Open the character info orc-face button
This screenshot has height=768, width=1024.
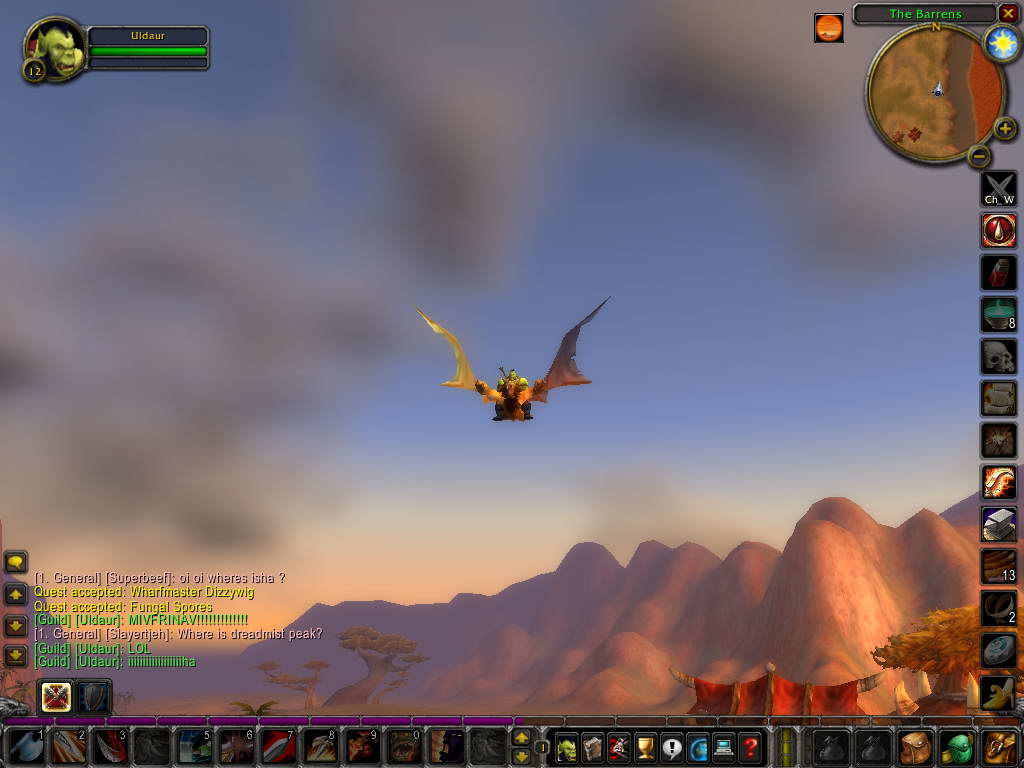tap(567, 746)
